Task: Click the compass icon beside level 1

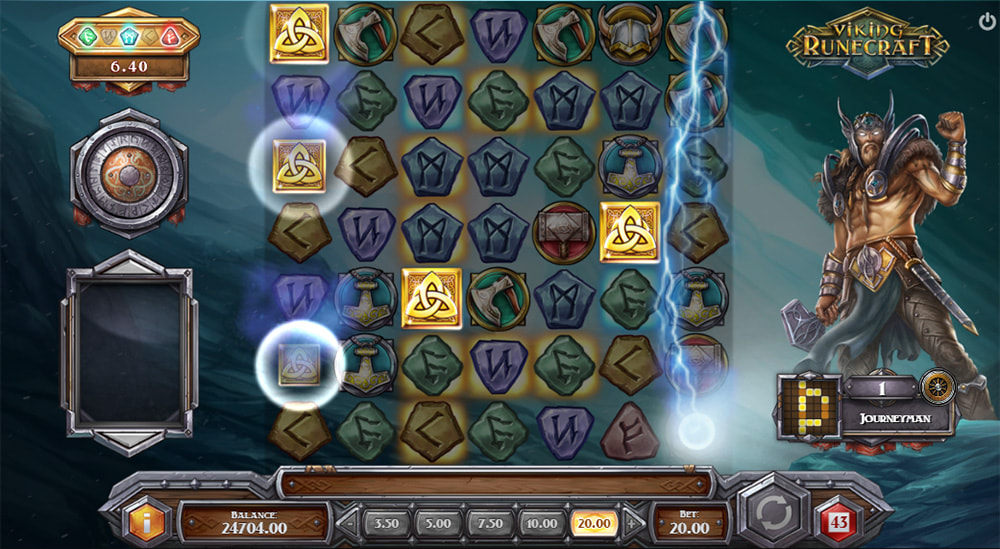Action: point(938,387)
